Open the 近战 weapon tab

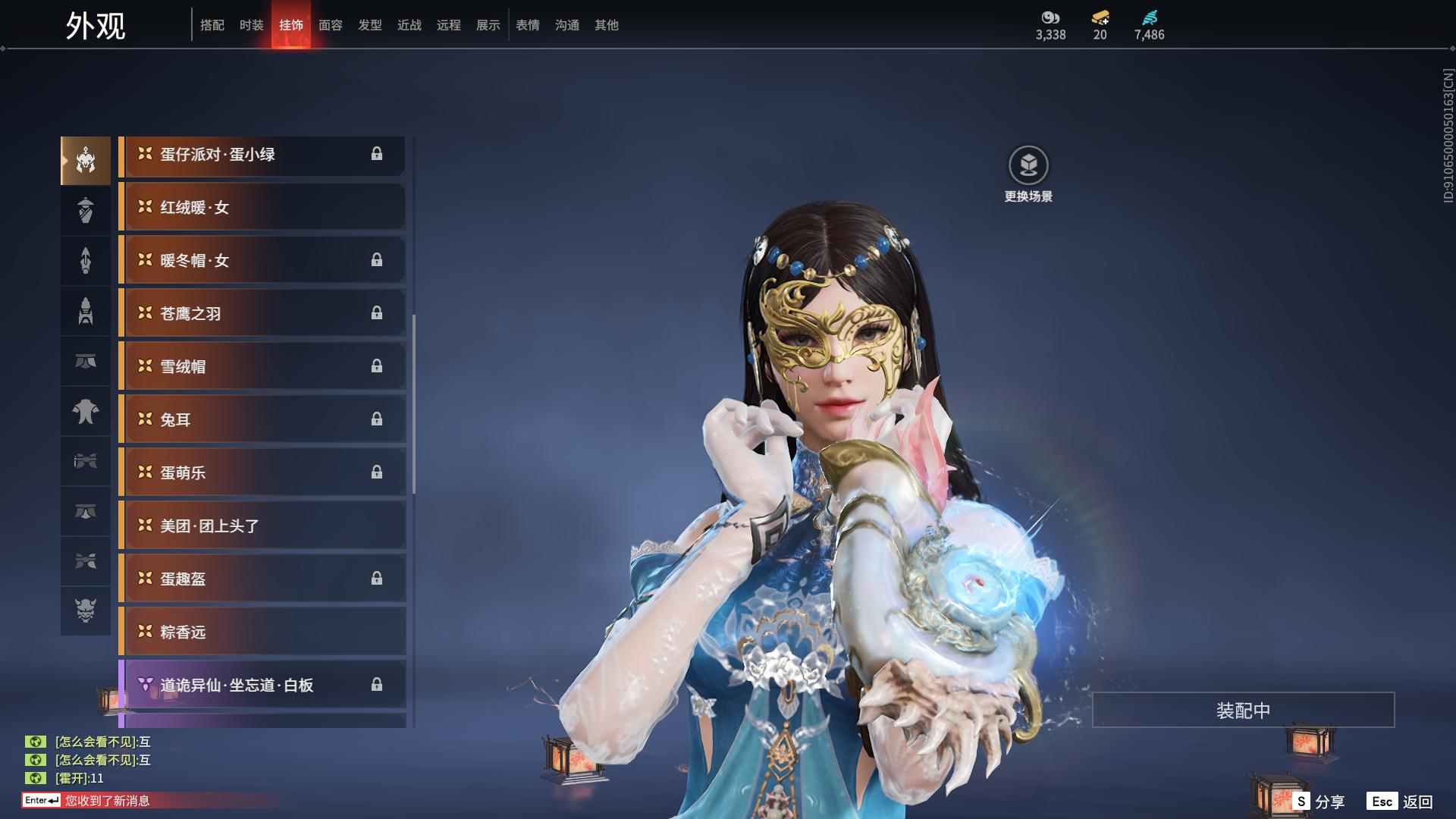tap(409, 25)
